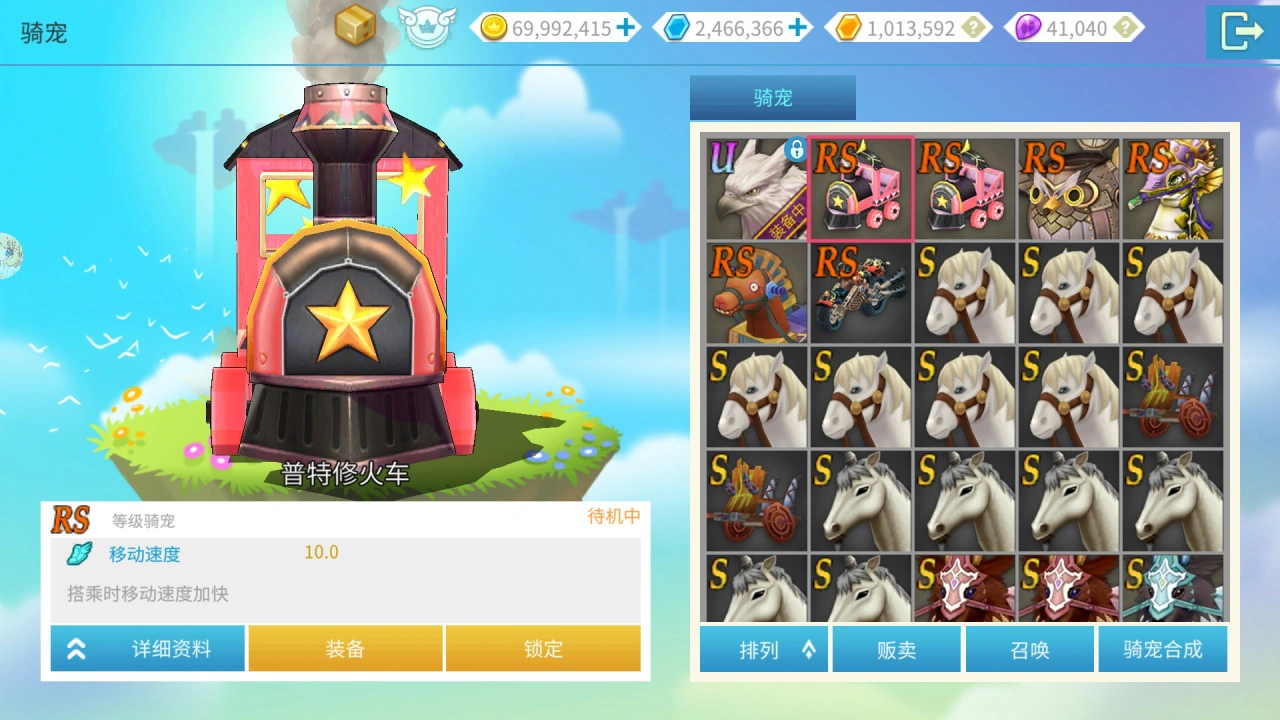Toggle the 锁定 lock button for the train mount
1280x720 pixels.
click(x=541, y=648)
